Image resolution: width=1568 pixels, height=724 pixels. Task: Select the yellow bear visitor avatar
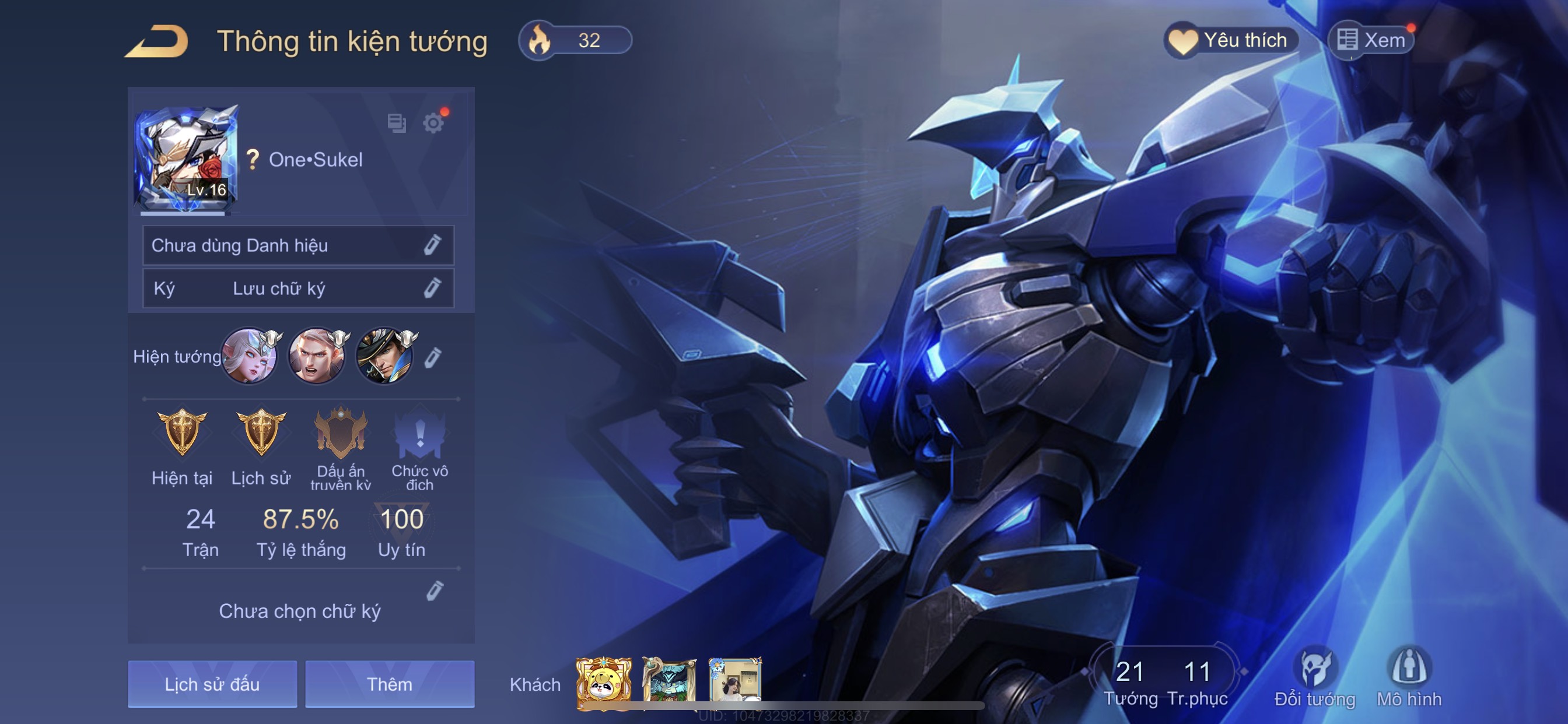tap(603, 684)
